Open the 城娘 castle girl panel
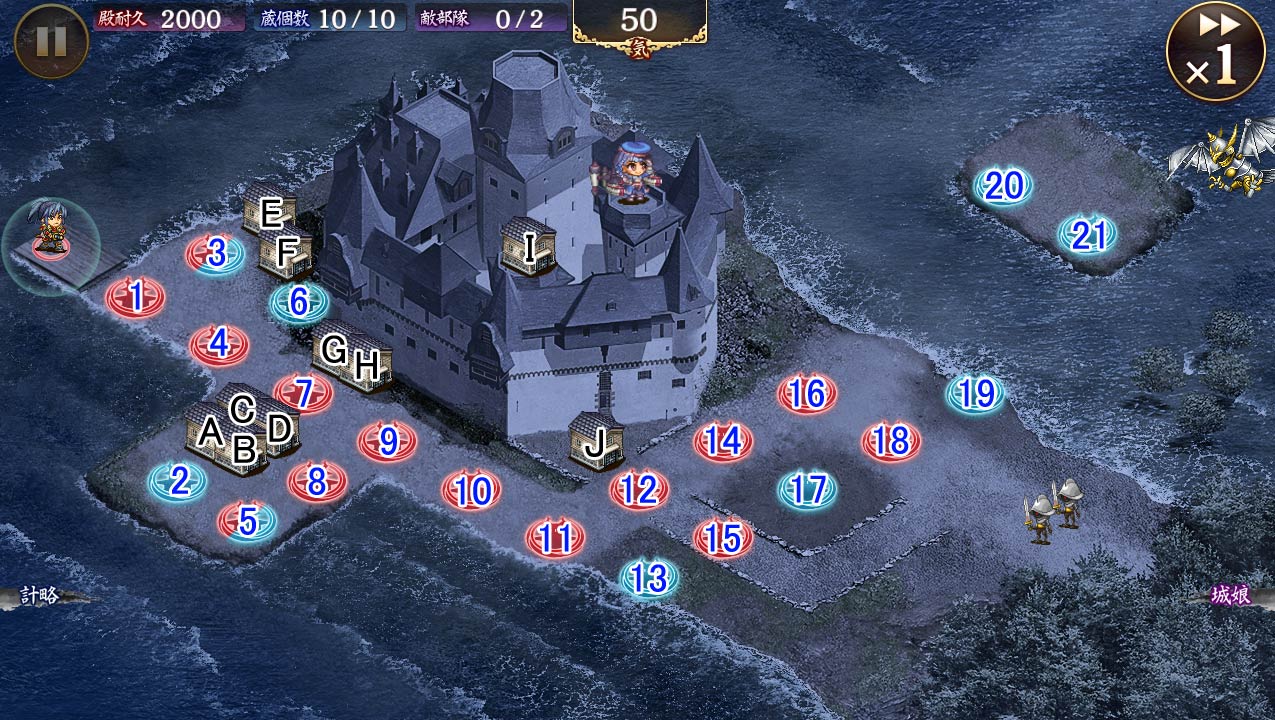 click(x=1231, y=596)
